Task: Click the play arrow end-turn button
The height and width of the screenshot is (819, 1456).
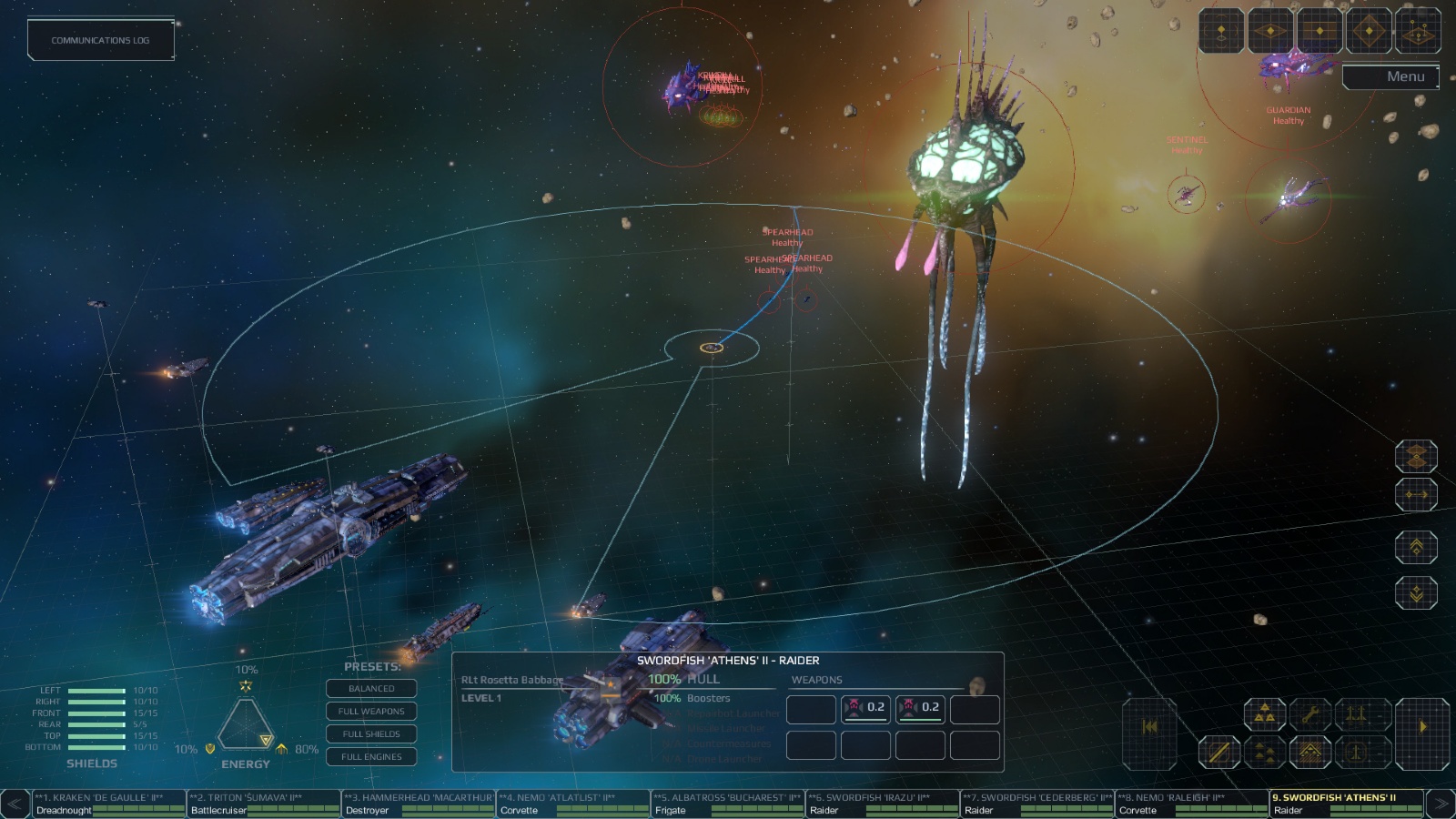Action: pyautogui.click(x=1422, y=726)
